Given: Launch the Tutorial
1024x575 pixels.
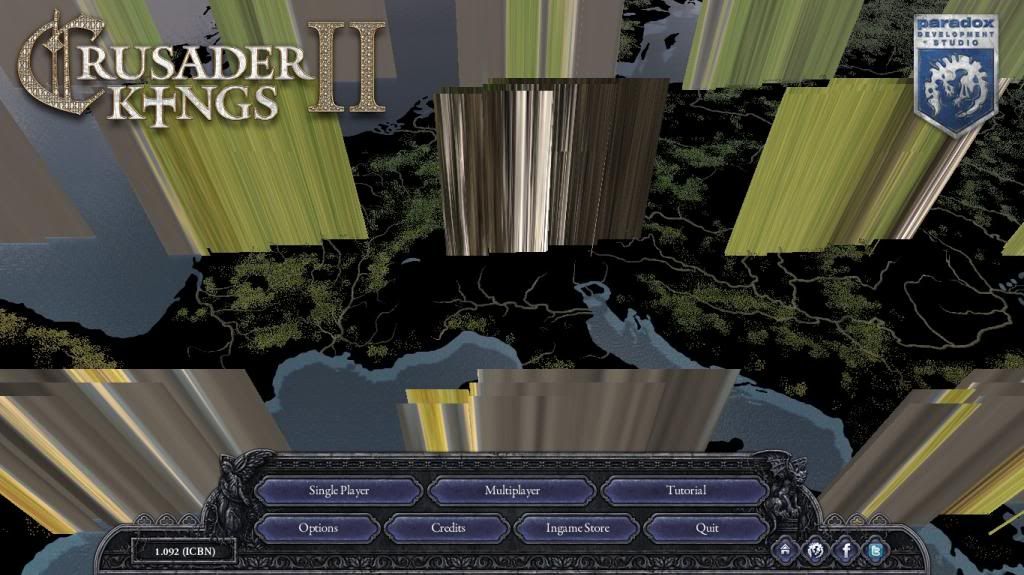Looking at the screenshot, I should [685, 491].
